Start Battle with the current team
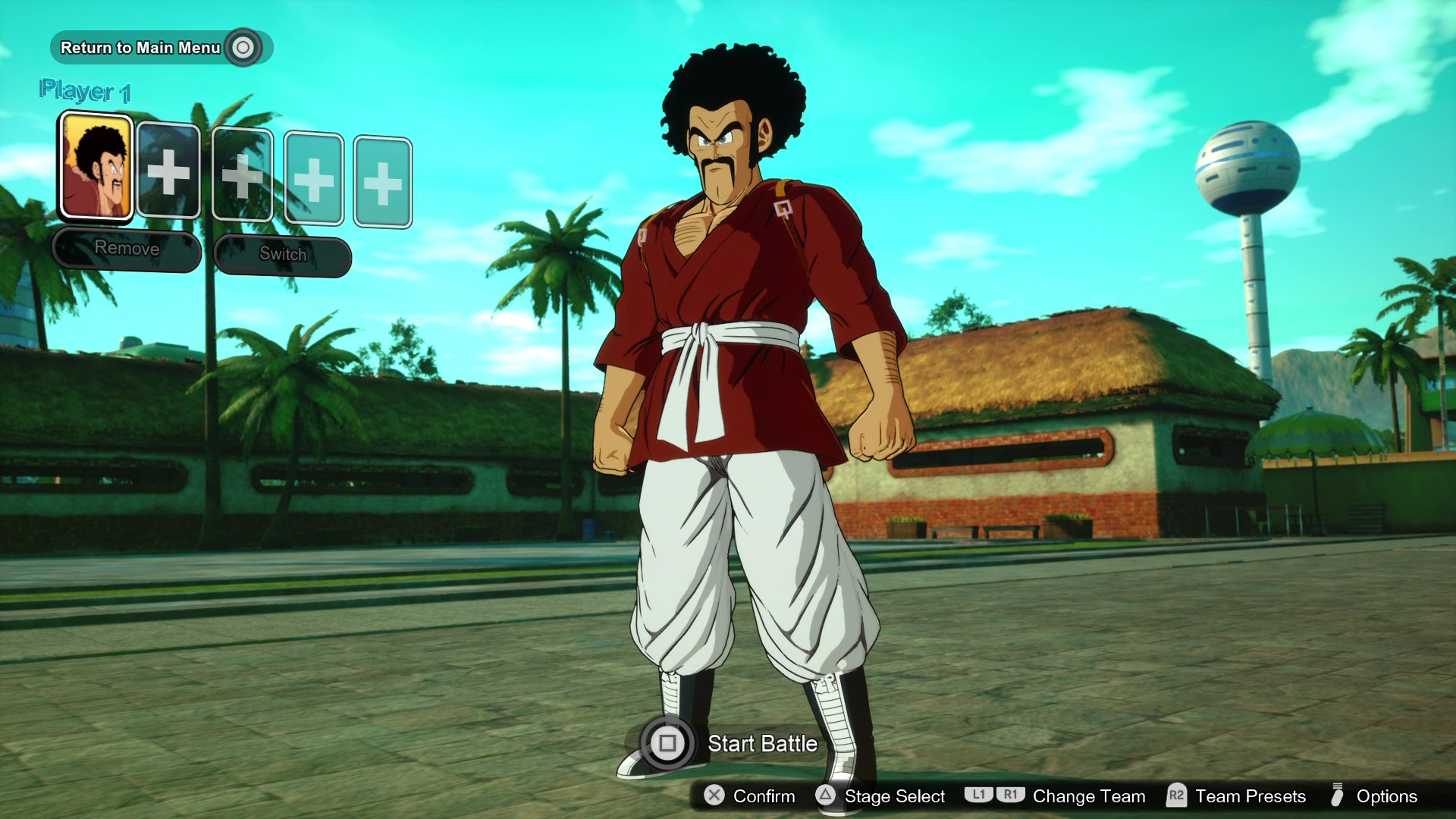 (761, 744)
